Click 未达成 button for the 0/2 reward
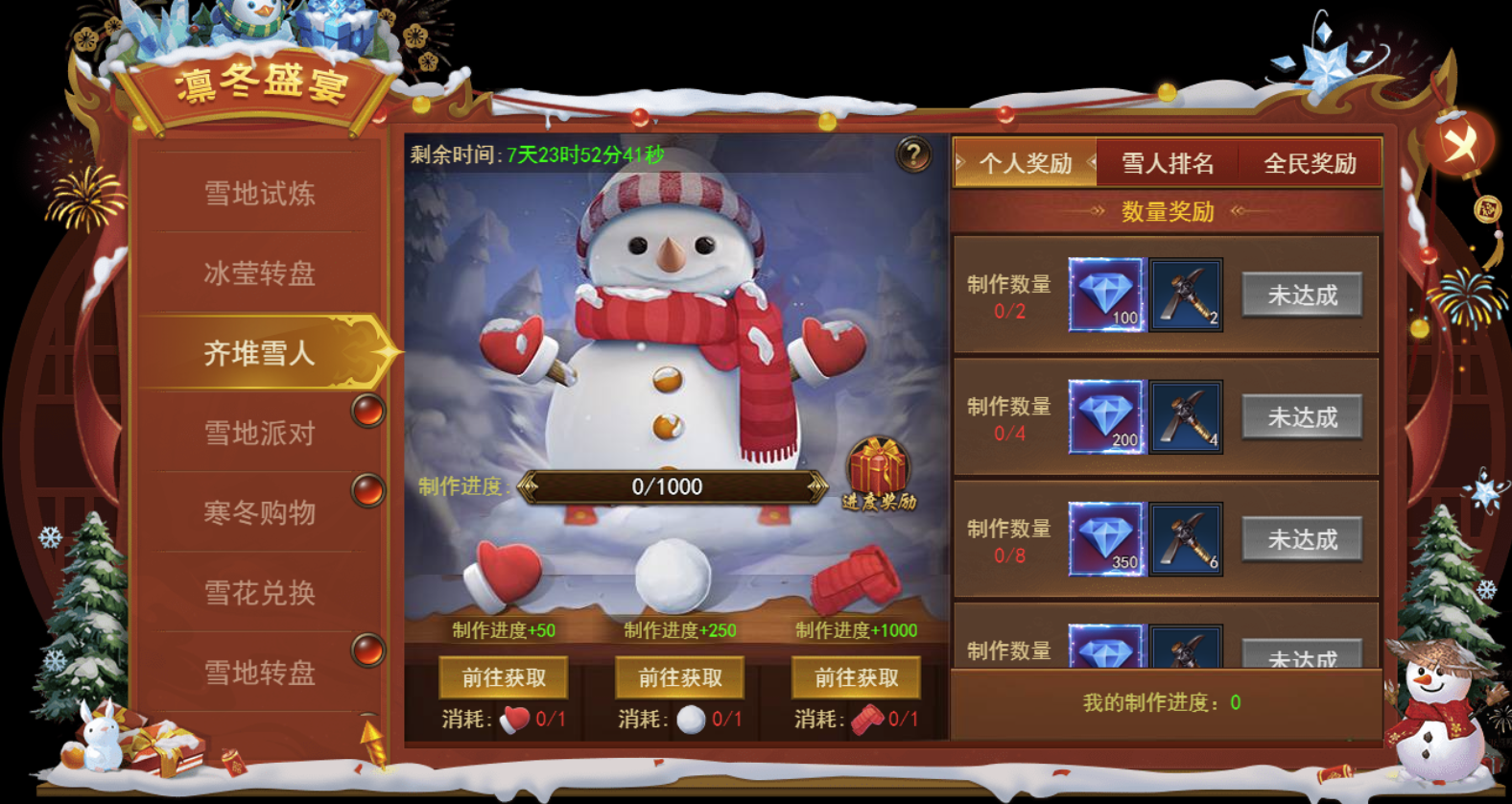 pos(1302,295)
